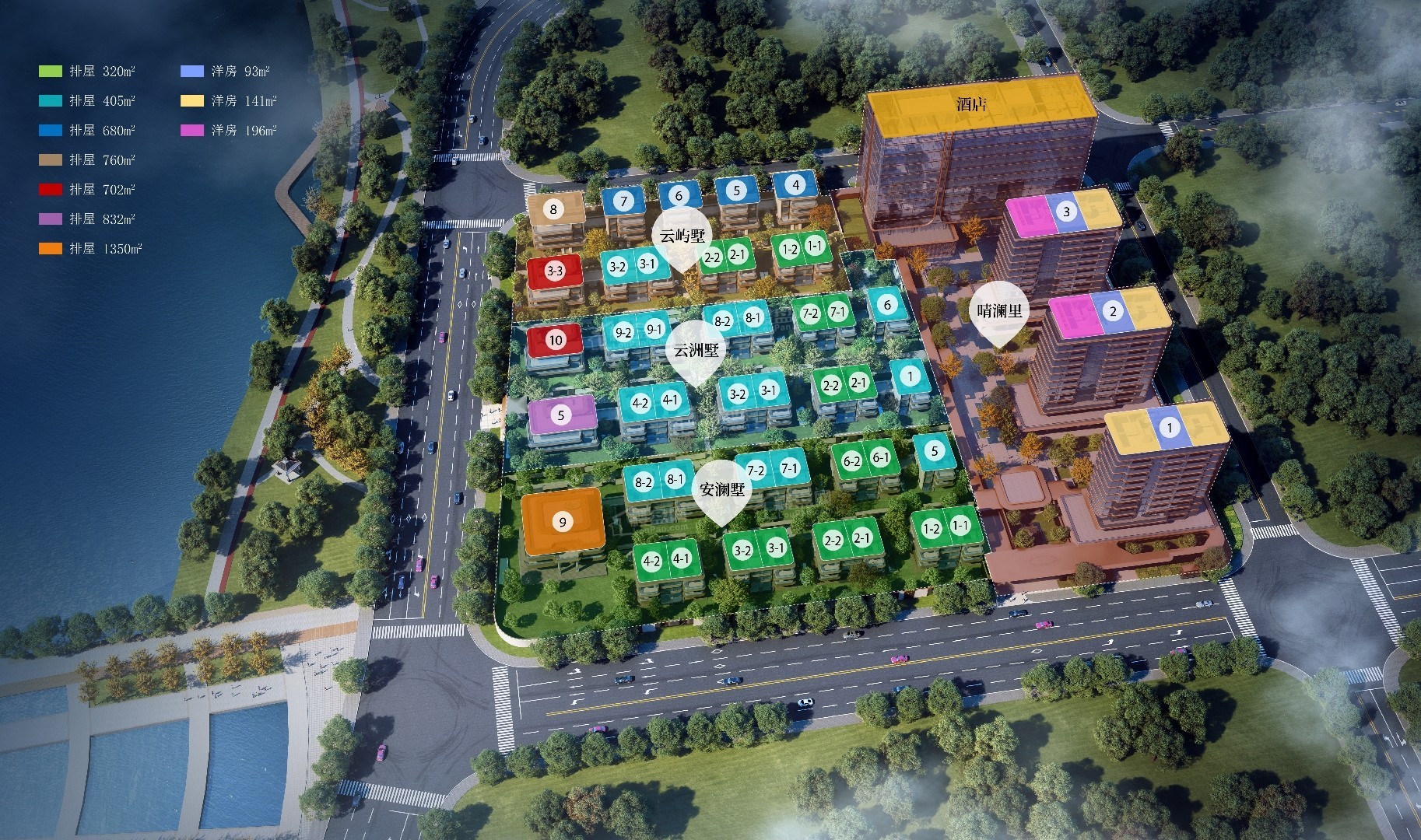Click the 晴澜里 map marker
The image size is (1421, 840).
coord(1000,313)
